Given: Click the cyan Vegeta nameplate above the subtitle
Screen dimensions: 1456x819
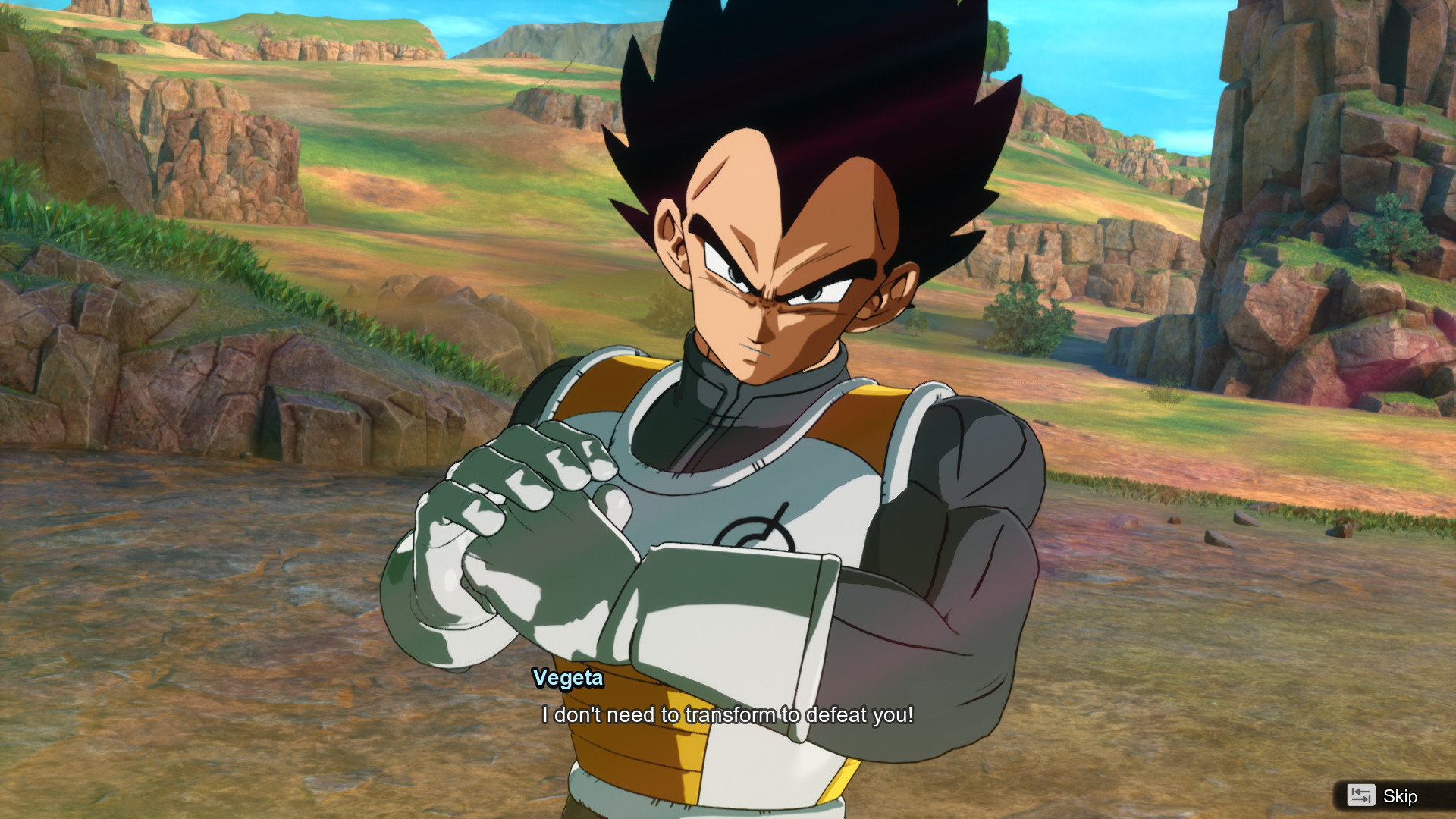Looking at the screenshot, I should click(x=567, y=679).
